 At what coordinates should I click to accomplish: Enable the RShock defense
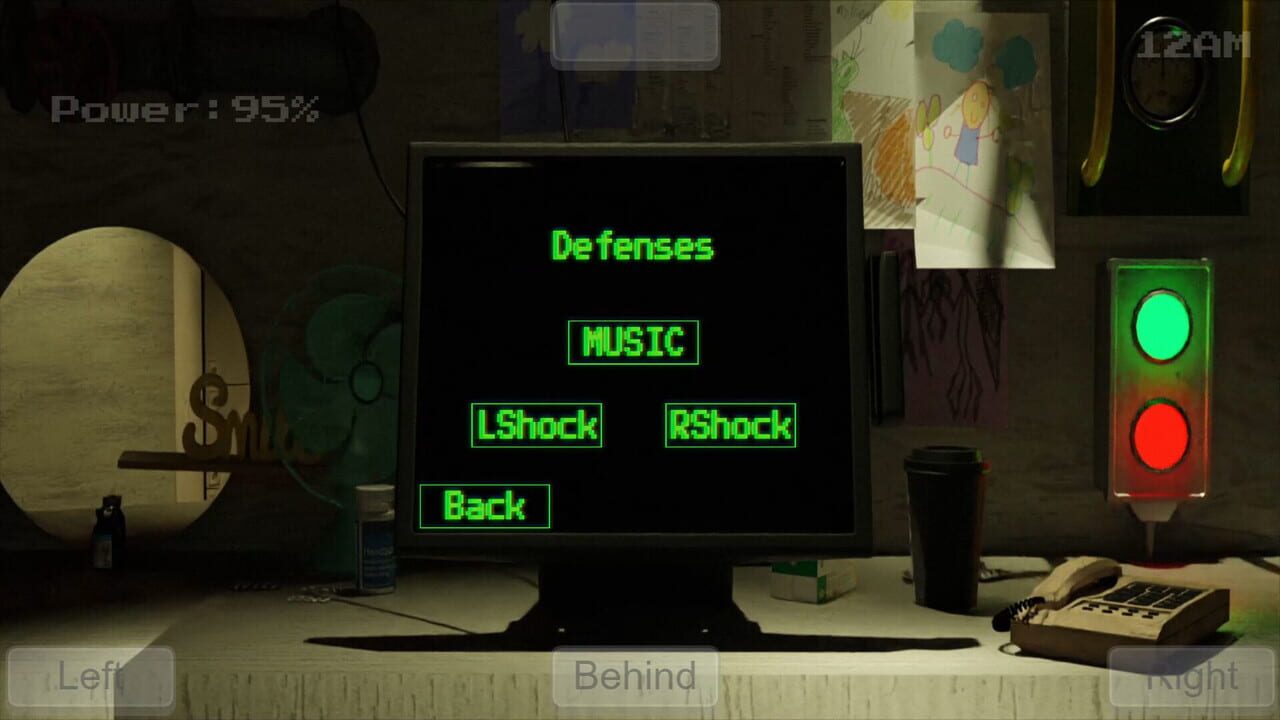click(730, 425)
